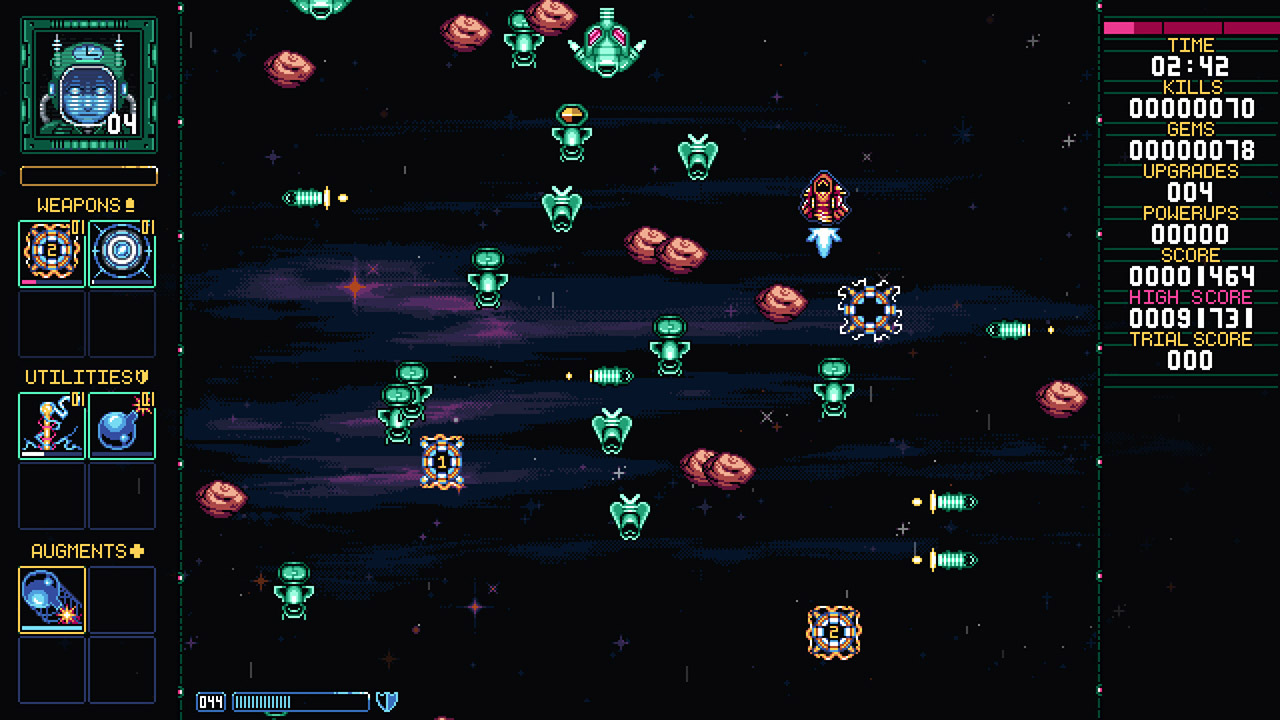Click the TRIAL SCORE label
Viewport: 1280px width, 720px height.
(x=1191, y=339)
